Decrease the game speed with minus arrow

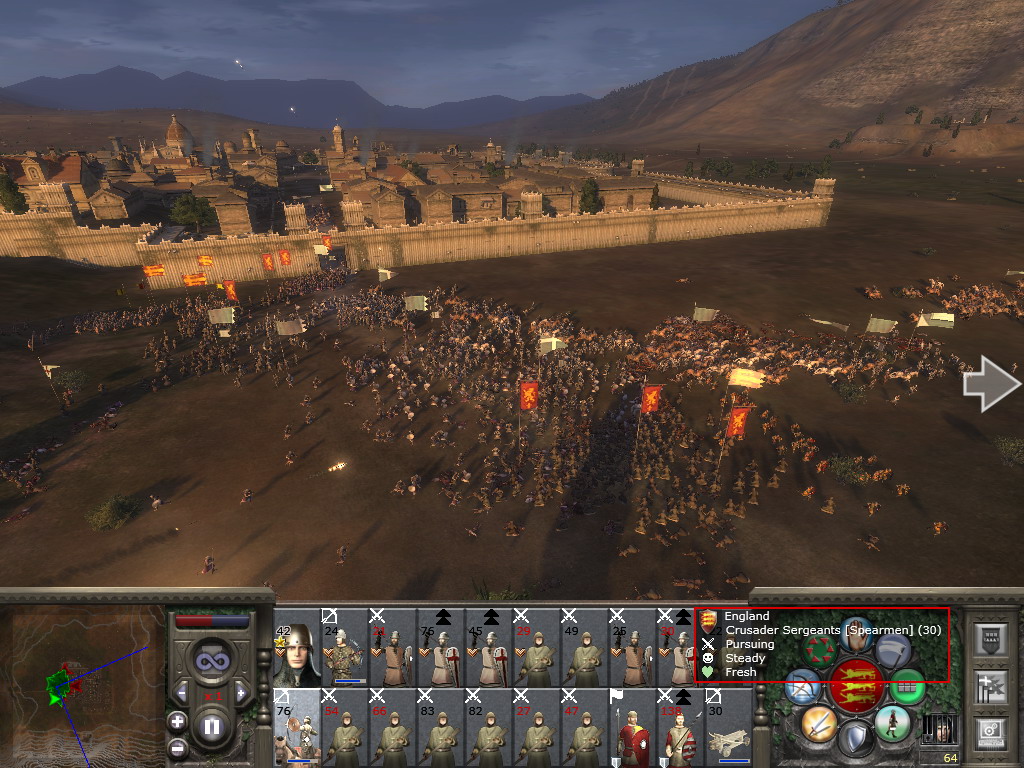coord(182,693)
